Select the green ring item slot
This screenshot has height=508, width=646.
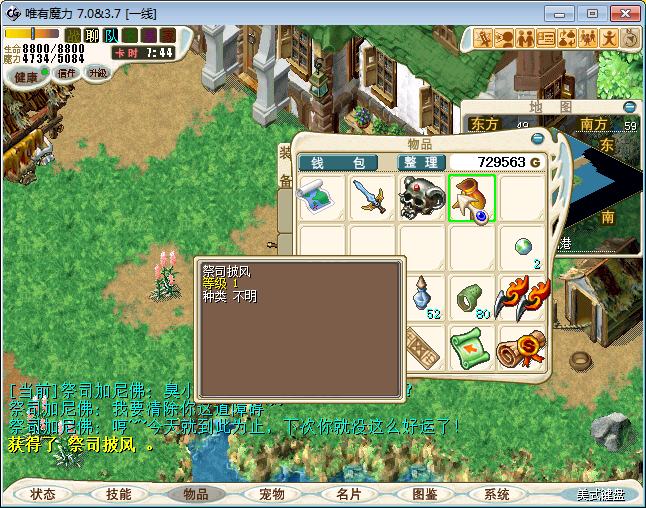click(472, 298)
